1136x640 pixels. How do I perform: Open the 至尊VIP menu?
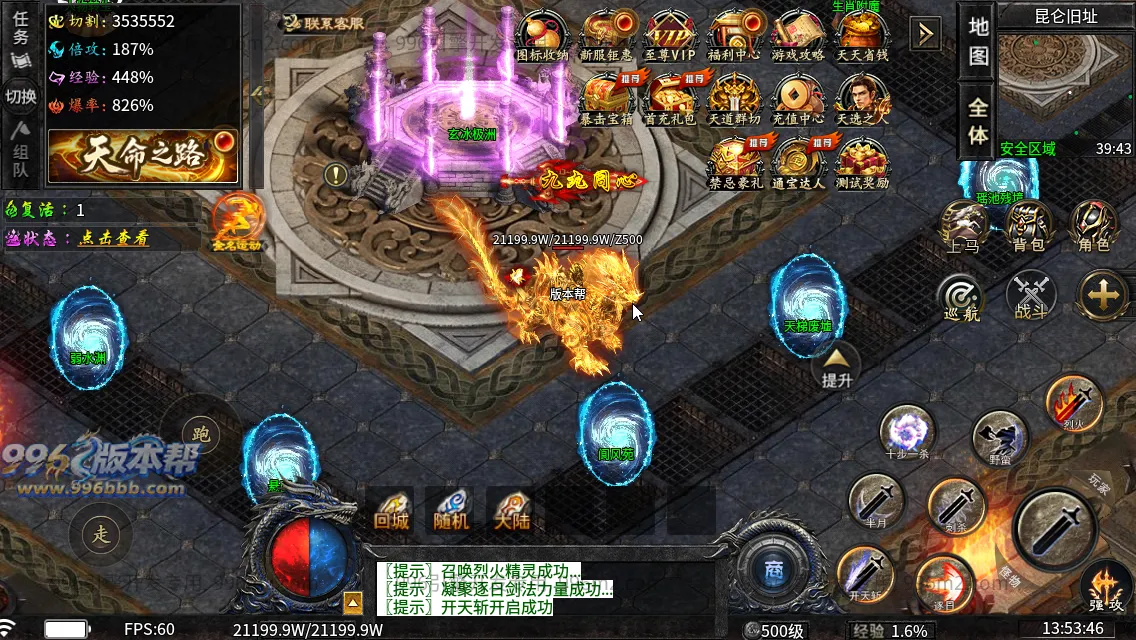click(x=670, y=36)
